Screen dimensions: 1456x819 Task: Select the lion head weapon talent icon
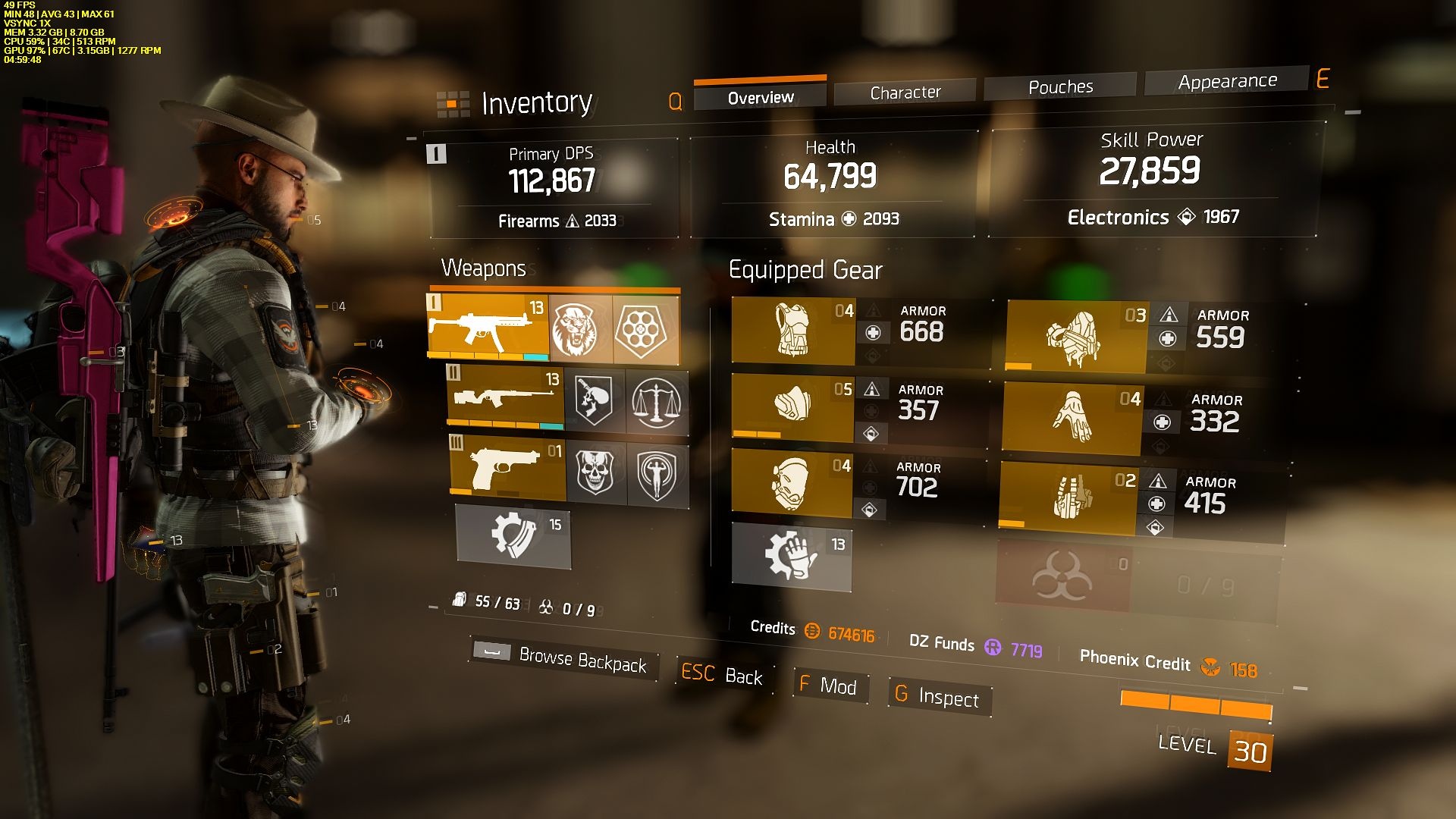[580, 331]
